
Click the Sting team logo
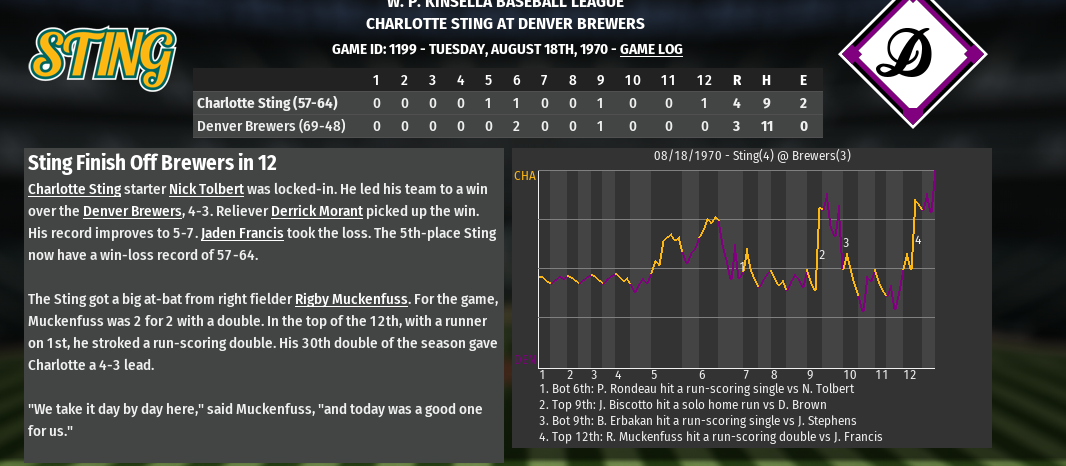pyautogui.click(x=103, y=54)
